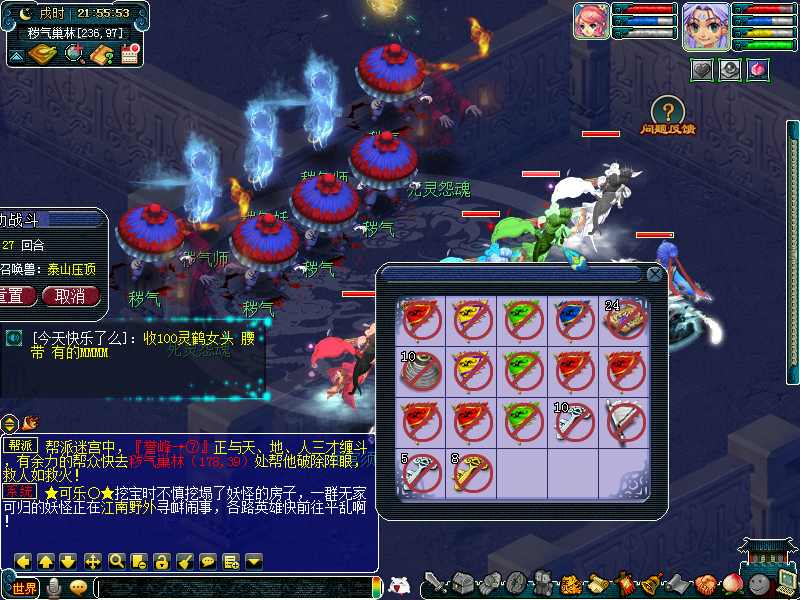Image resolution: width=800 pixels, height=600 pixels.
Task: Switch chat channel with the 世界 button
Action: pyautogui.click(x=24, y=587)
